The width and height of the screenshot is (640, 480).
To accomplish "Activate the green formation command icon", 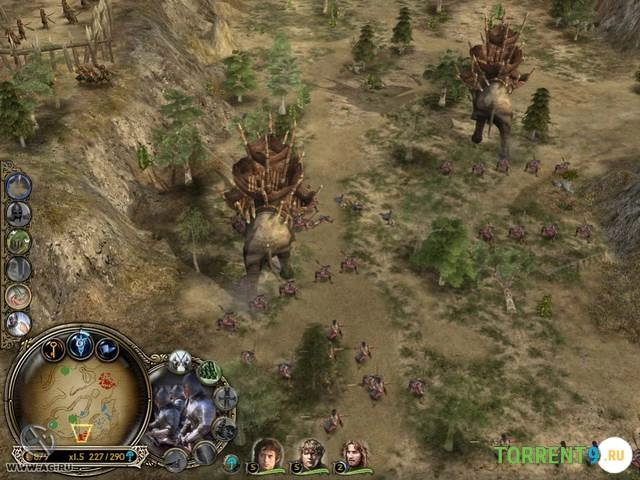I will click(209, 372).
